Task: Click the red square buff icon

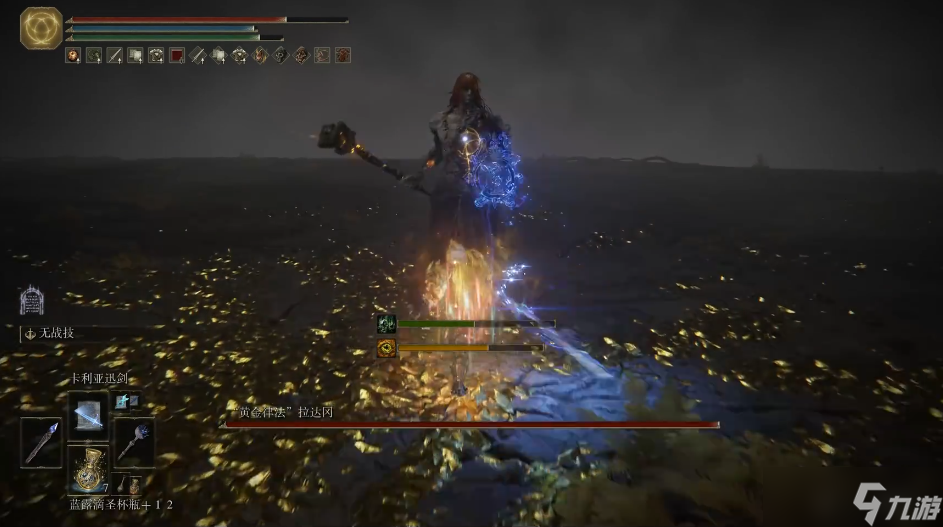Action: pyautogui.click(x=177, y=55)
